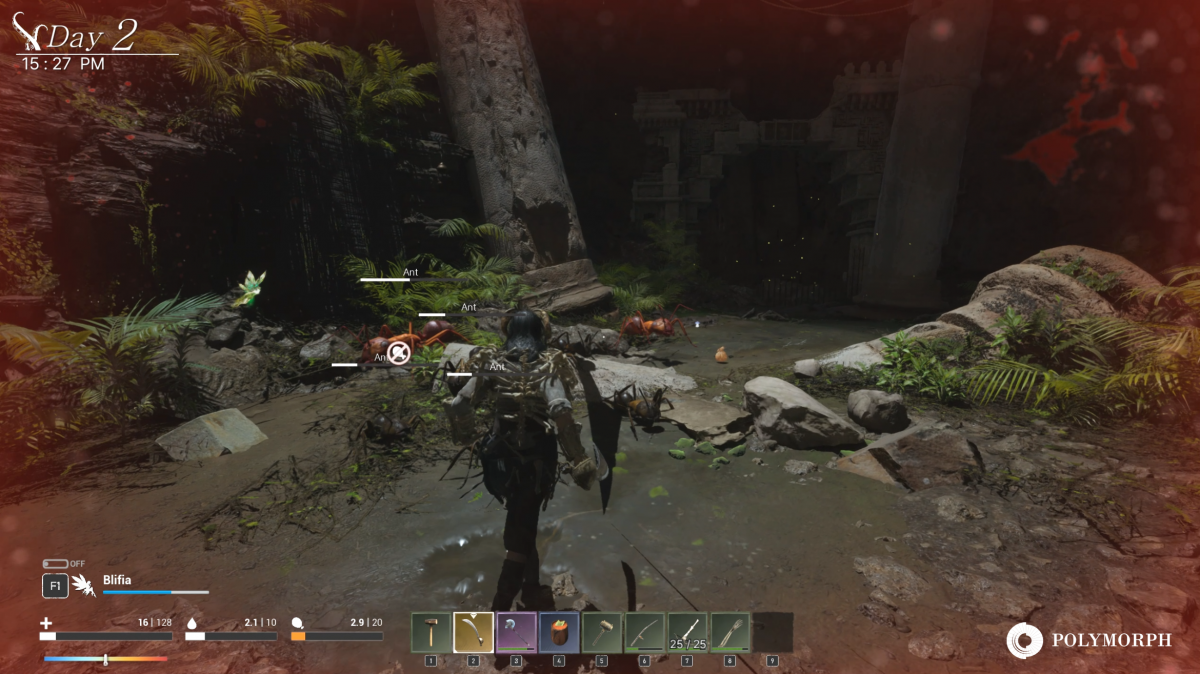Pick the fiber bundle tool in slot 8
1200x674 pixels.
[731, 632]
